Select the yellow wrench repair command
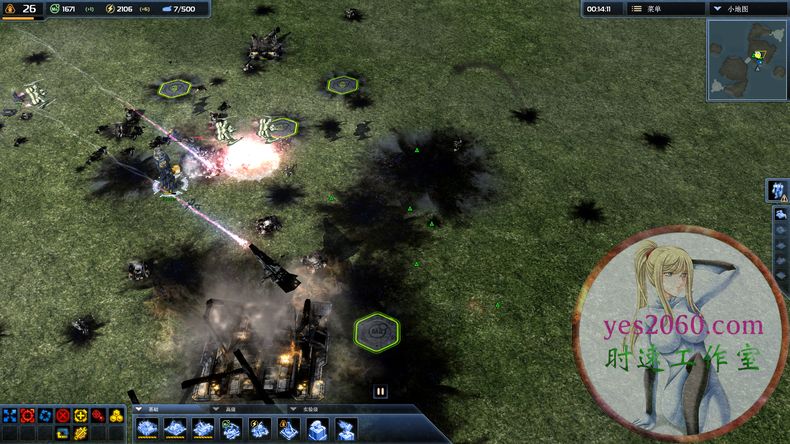The width and height of the screenshot is (790, 444). point(81,432)
